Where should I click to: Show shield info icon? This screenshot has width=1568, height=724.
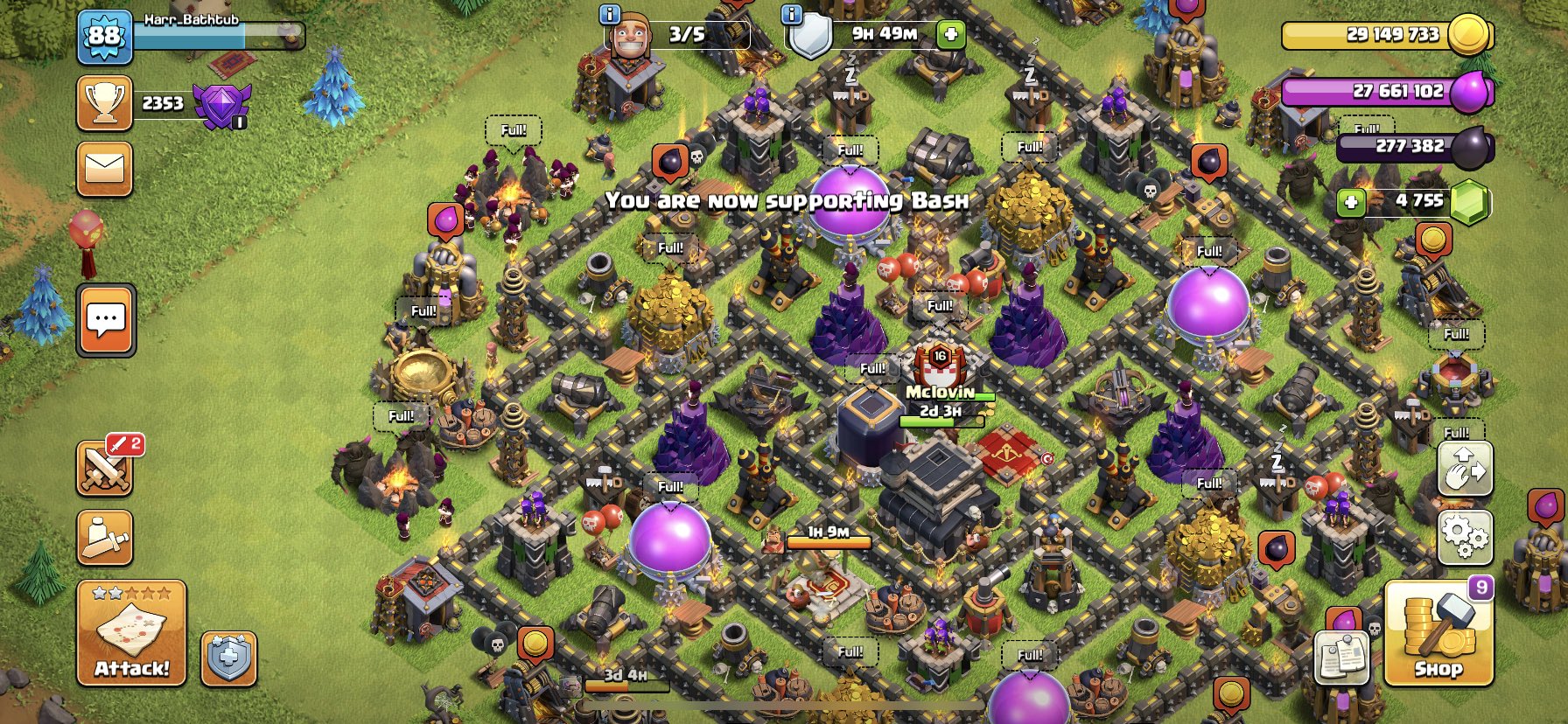(791, 14)
